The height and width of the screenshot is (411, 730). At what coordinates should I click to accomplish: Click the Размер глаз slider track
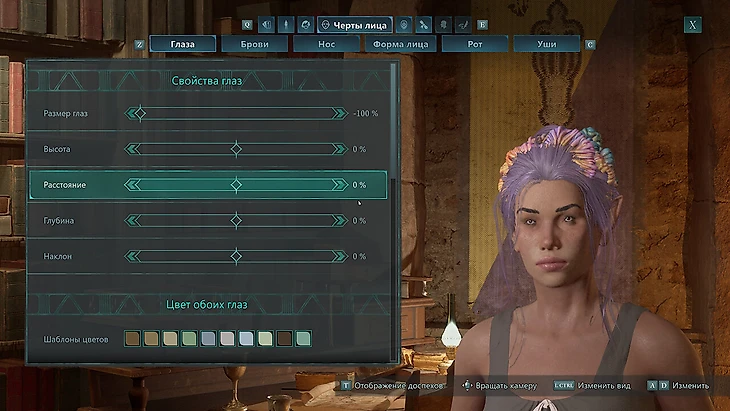pos(236,114)
